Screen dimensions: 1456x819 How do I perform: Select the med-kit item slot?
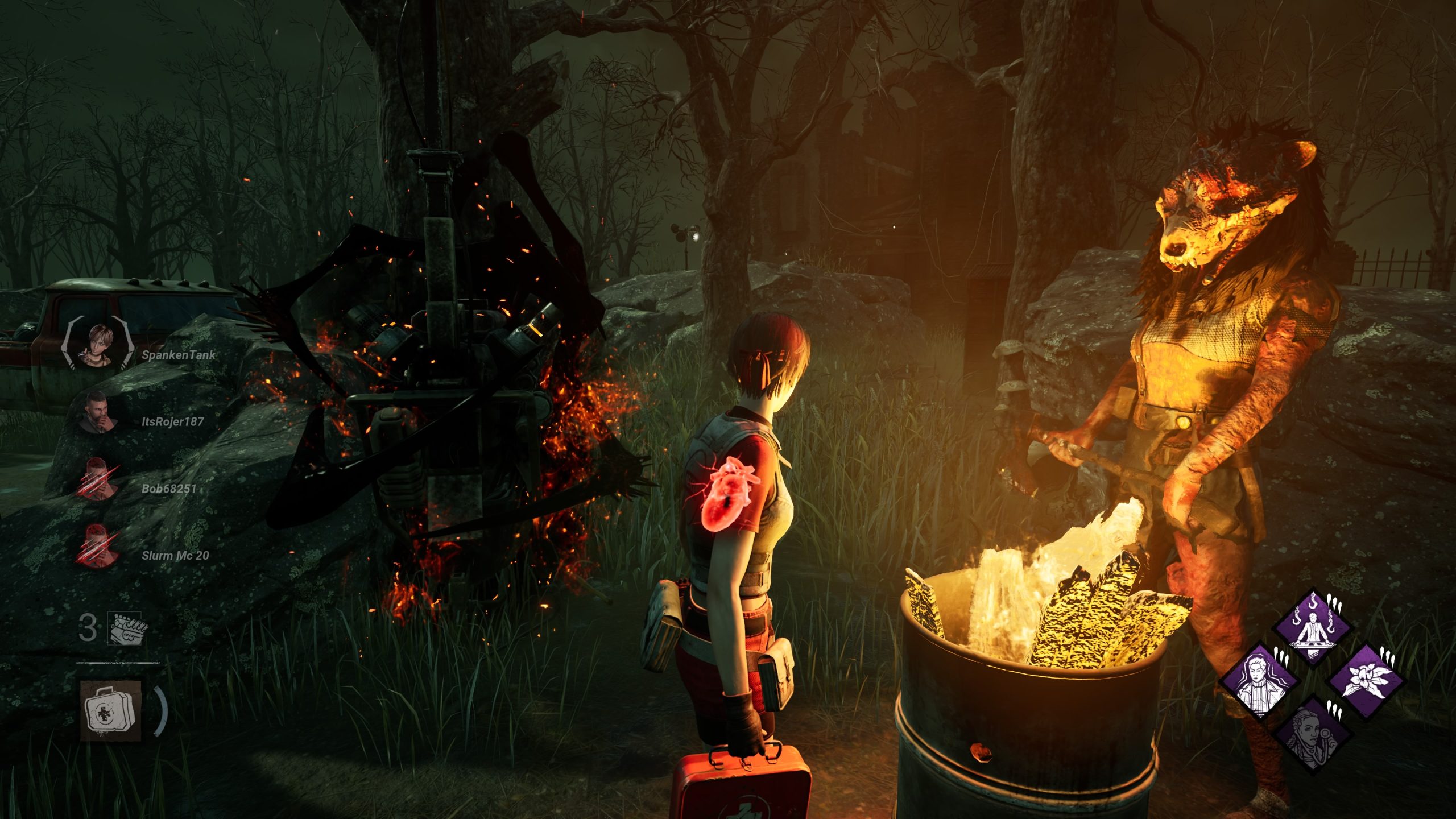(111, 710)
